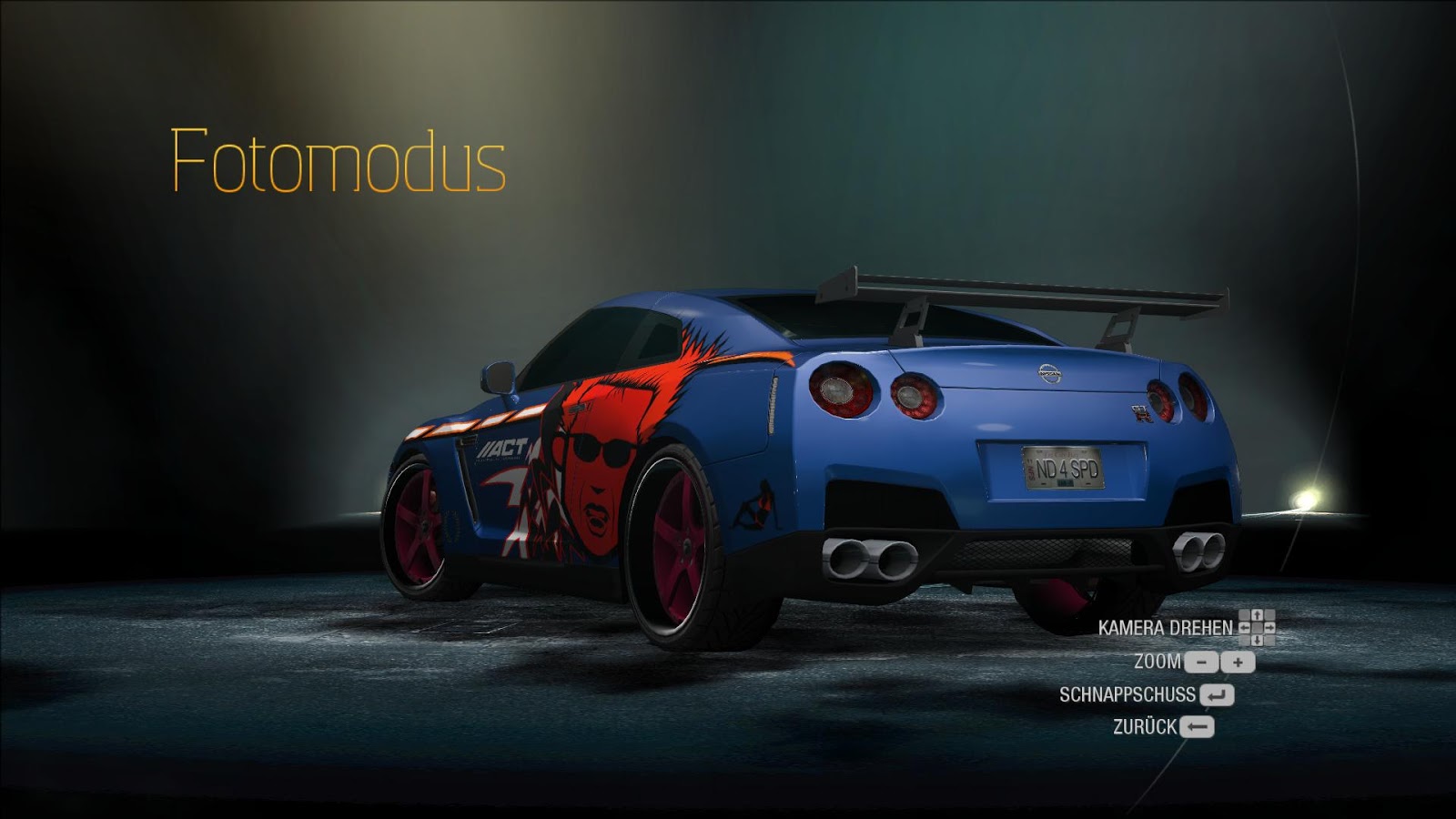Click the minus icon next to ZOOM
Image resolution: width=1456 pixels, height=819 pixels.
(1201, 662)
